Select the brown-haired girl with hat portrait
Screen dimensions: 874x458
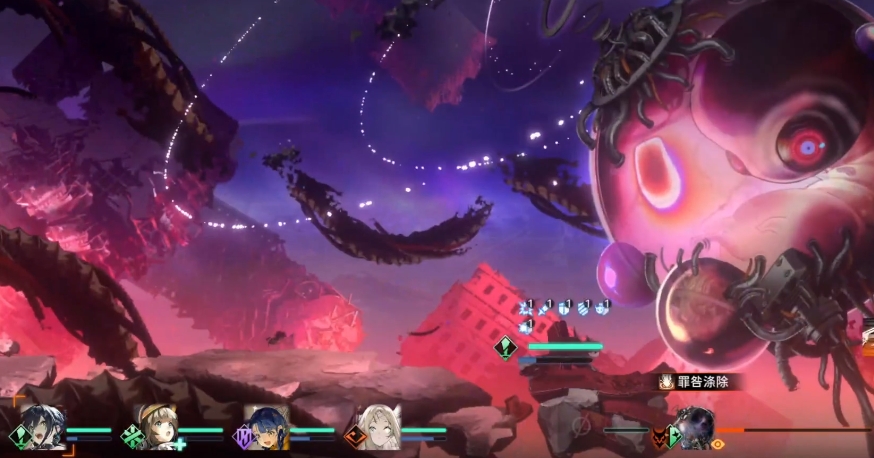157,427
